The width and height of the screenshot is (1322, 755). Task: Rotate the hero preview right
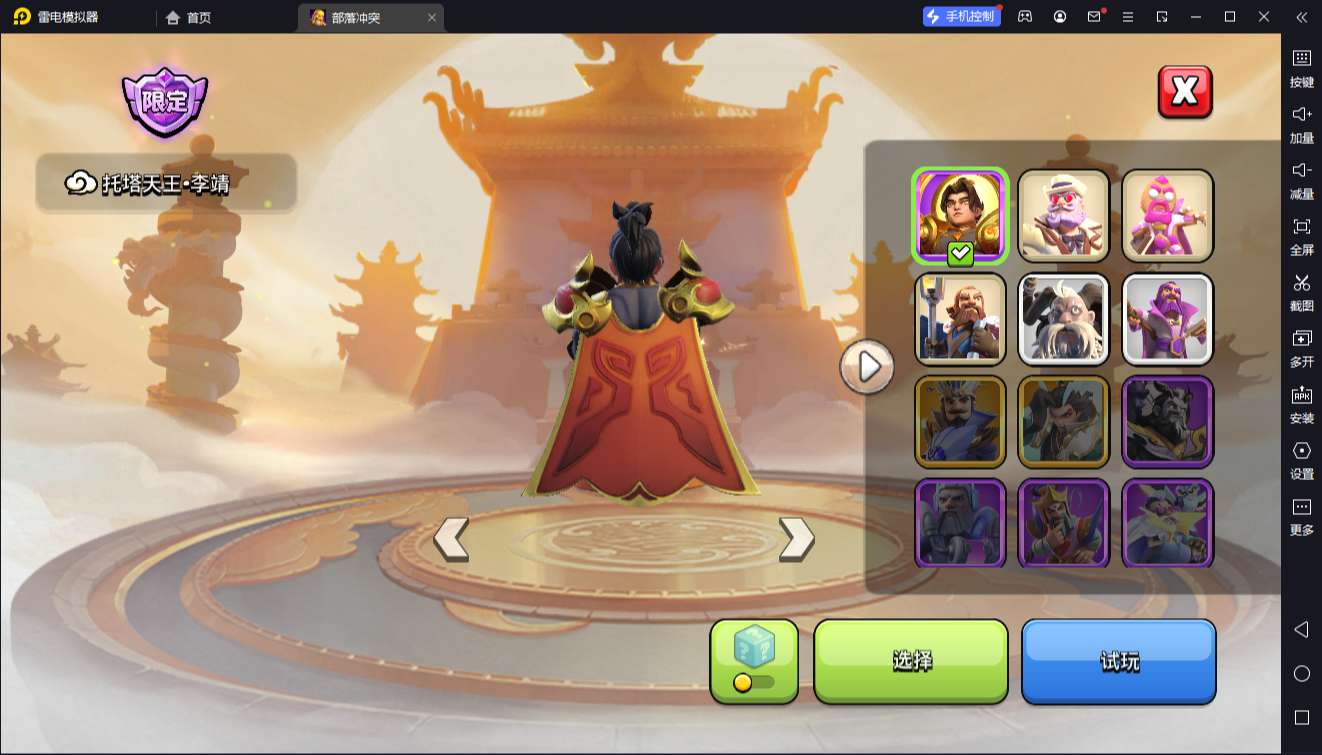click(x=796, y=539)
